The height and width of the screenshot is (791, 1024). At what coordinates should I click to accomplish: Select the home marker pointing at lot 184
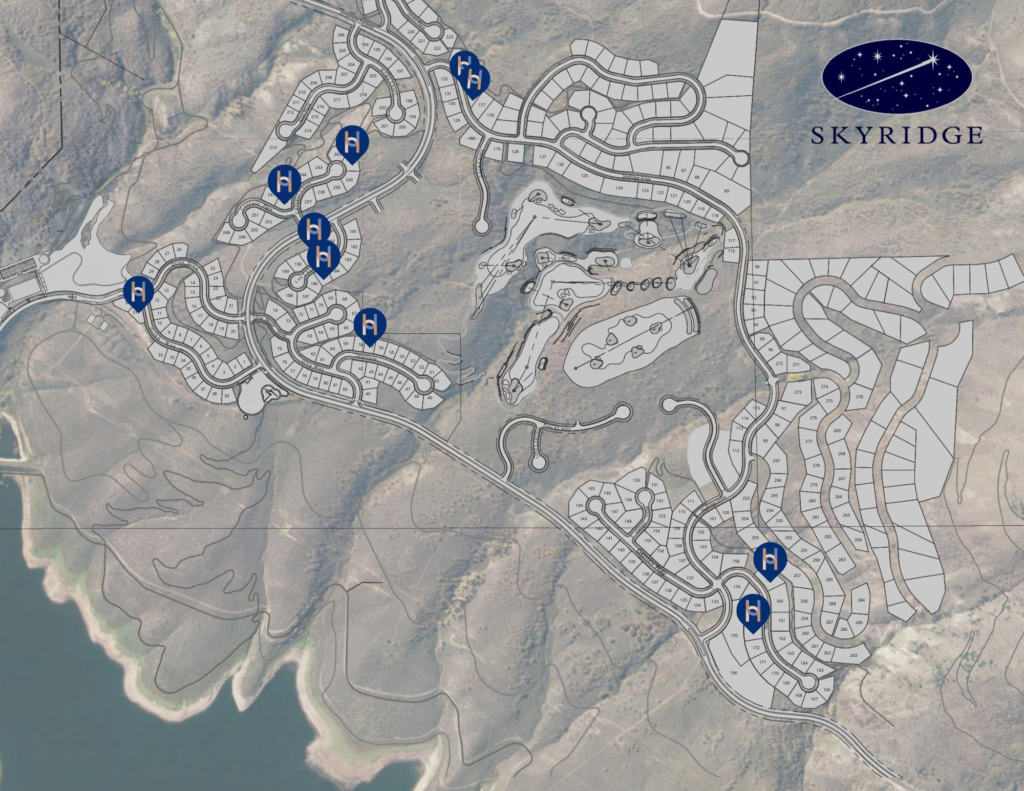[x=323, y=256]
